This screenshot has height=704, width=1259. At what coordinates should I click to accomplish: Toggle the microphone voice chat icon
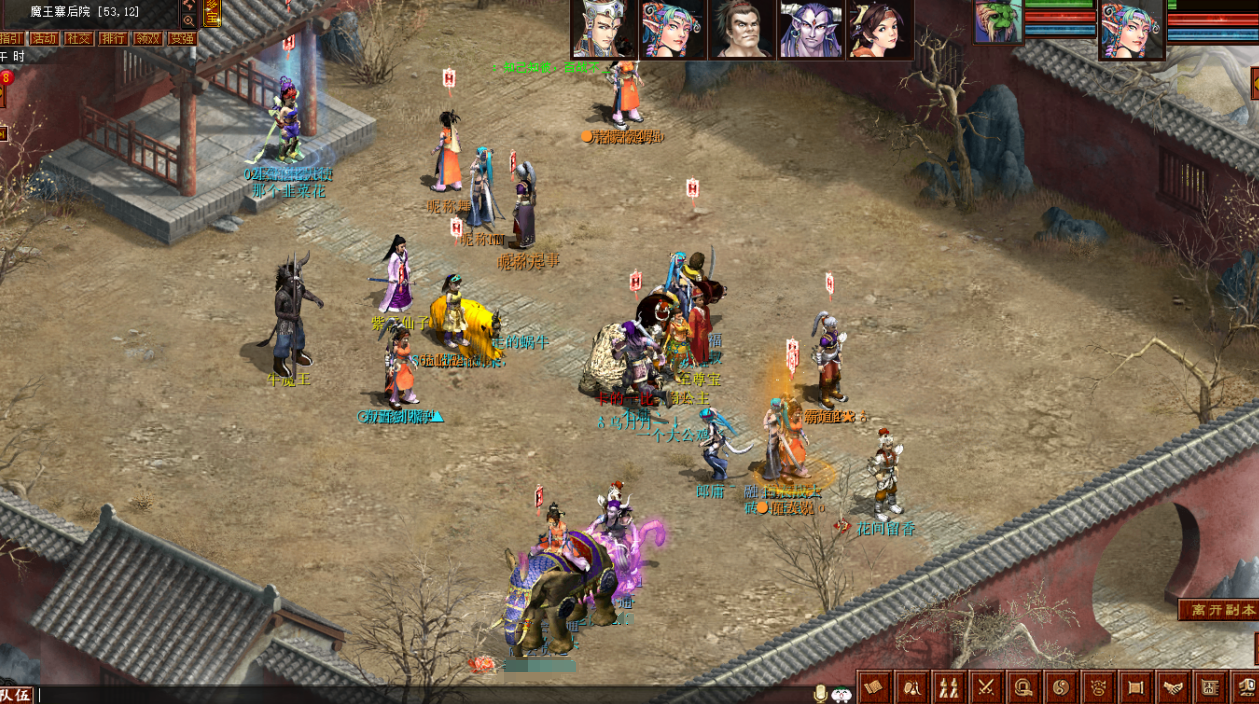pos(821,693)
